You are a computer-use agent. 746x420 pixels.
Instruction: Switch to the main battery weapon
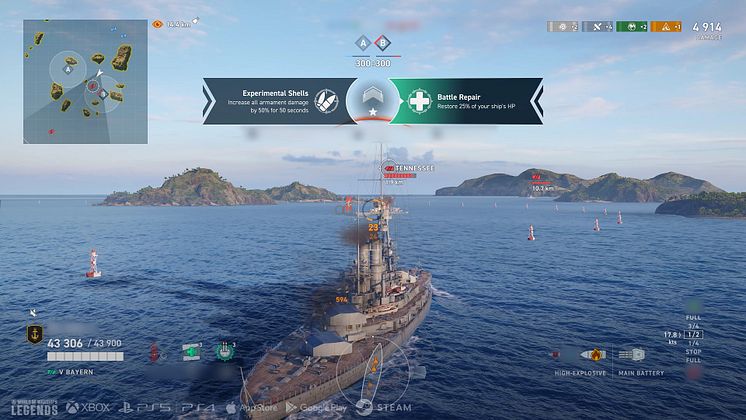pyautogui.click(x=631, y=355)
